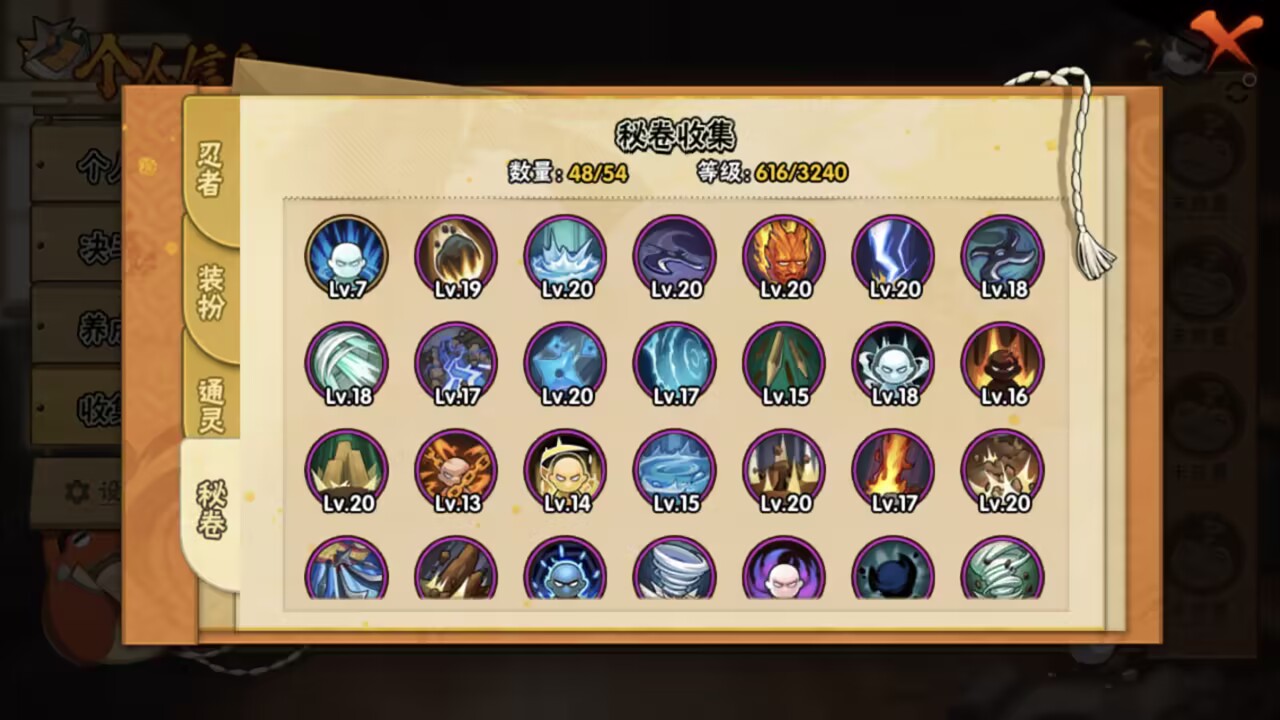Select the golden monk Lv.14 scroll
1280x720 pixels.
click(x=565, y=469)
